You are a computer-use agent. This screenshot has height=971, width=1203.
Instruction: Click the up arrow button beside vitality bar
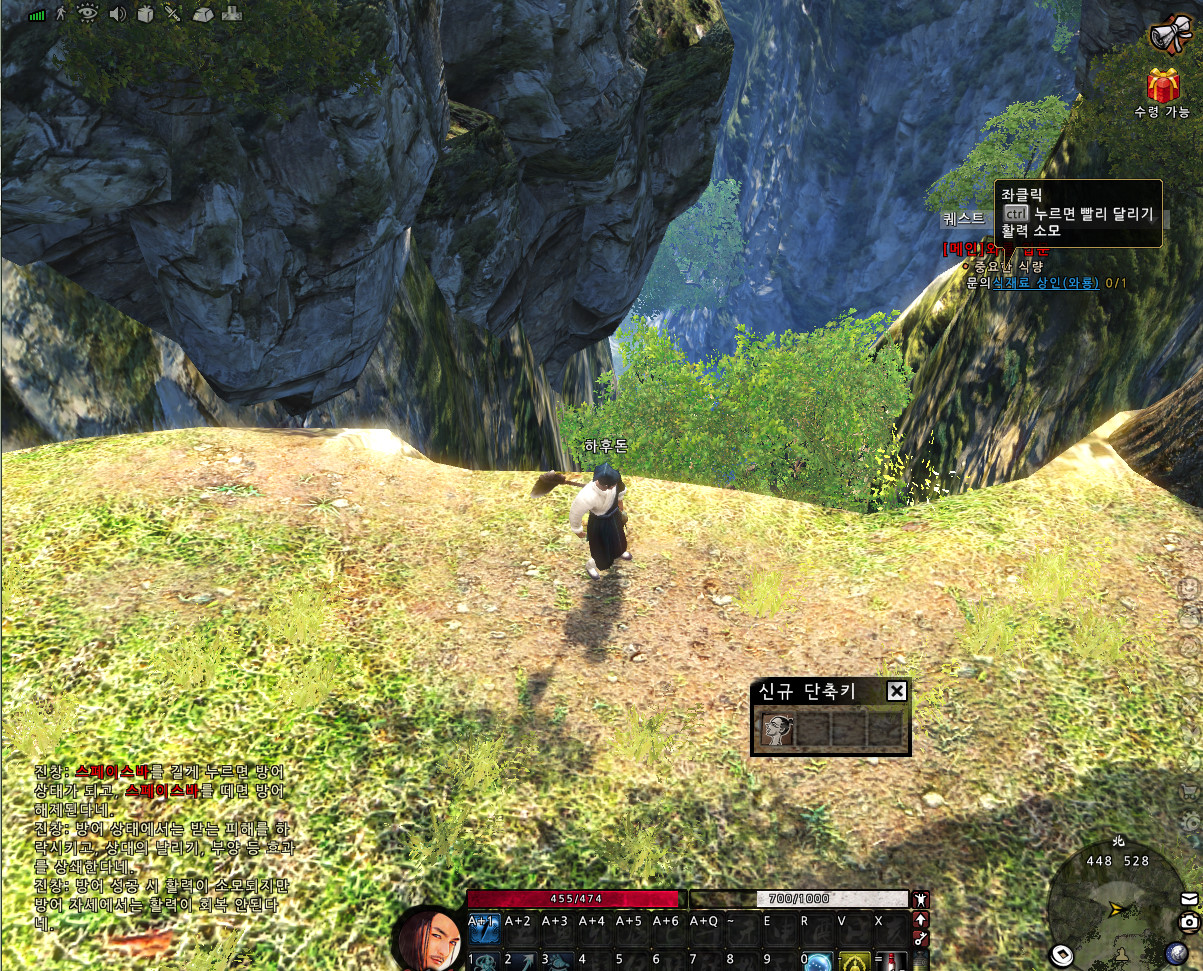point(921,919)
